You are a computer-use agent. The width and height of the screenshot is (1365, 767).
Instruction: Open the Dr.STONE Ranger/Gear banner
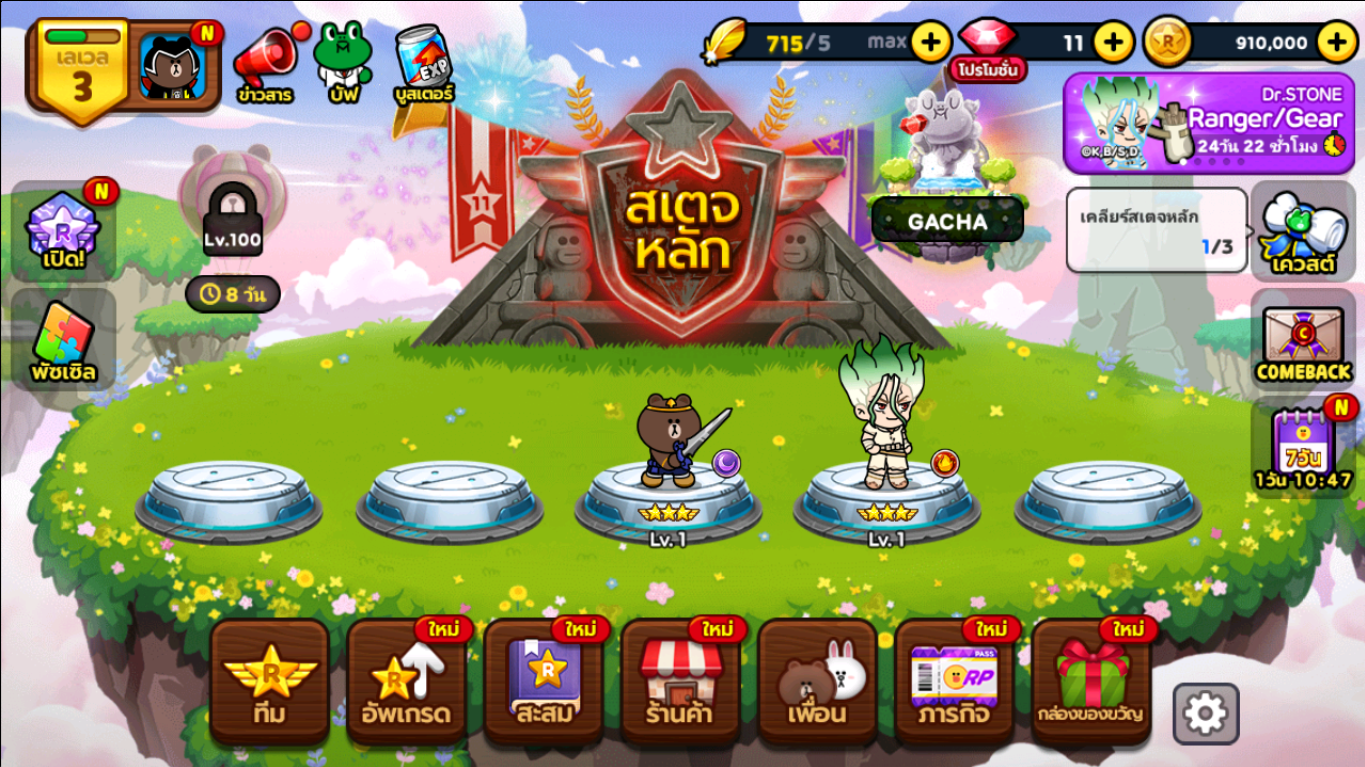pyautogui.click(x=1210, y=123)
